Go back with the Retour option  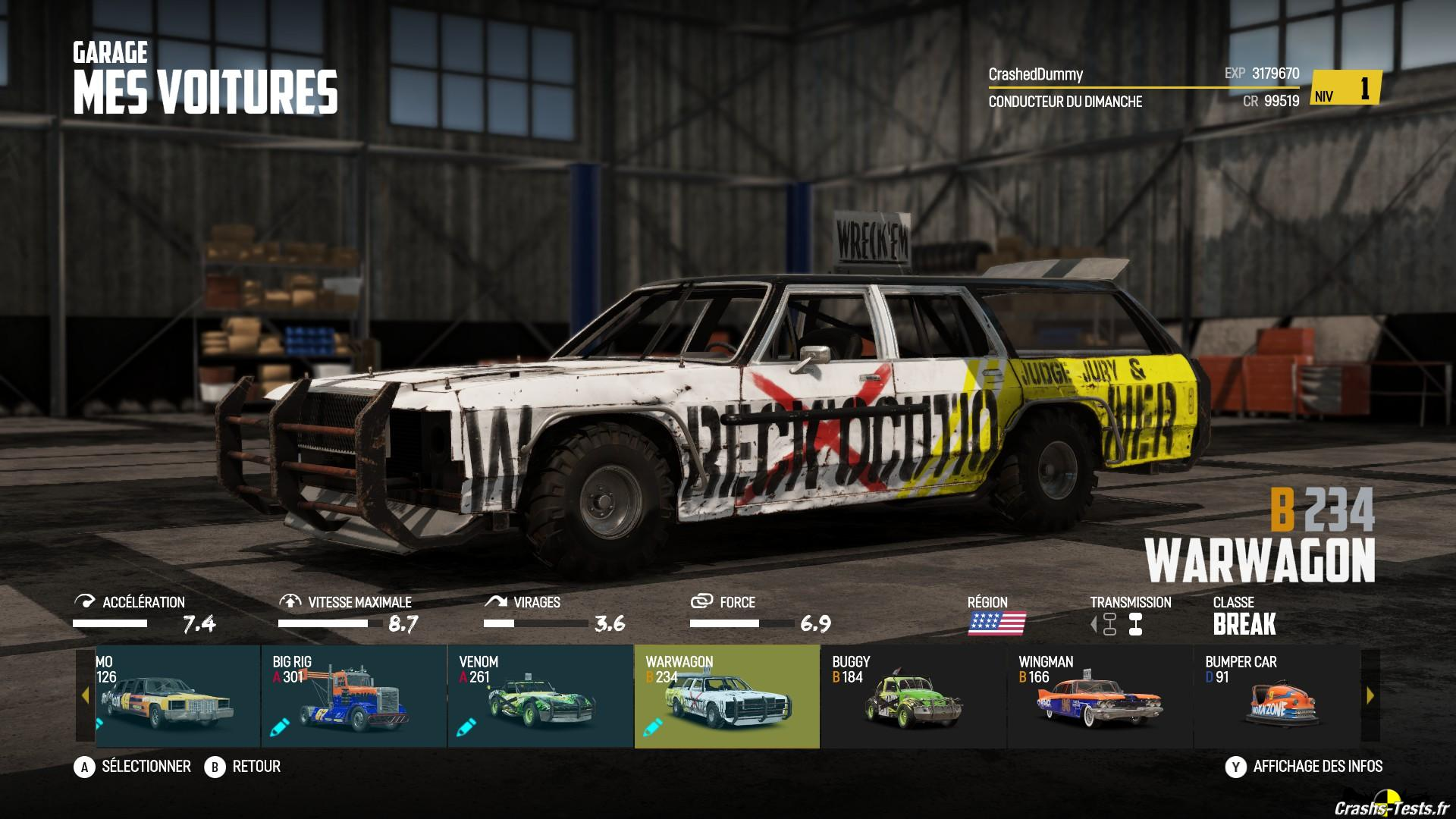(x=243, y=767)
